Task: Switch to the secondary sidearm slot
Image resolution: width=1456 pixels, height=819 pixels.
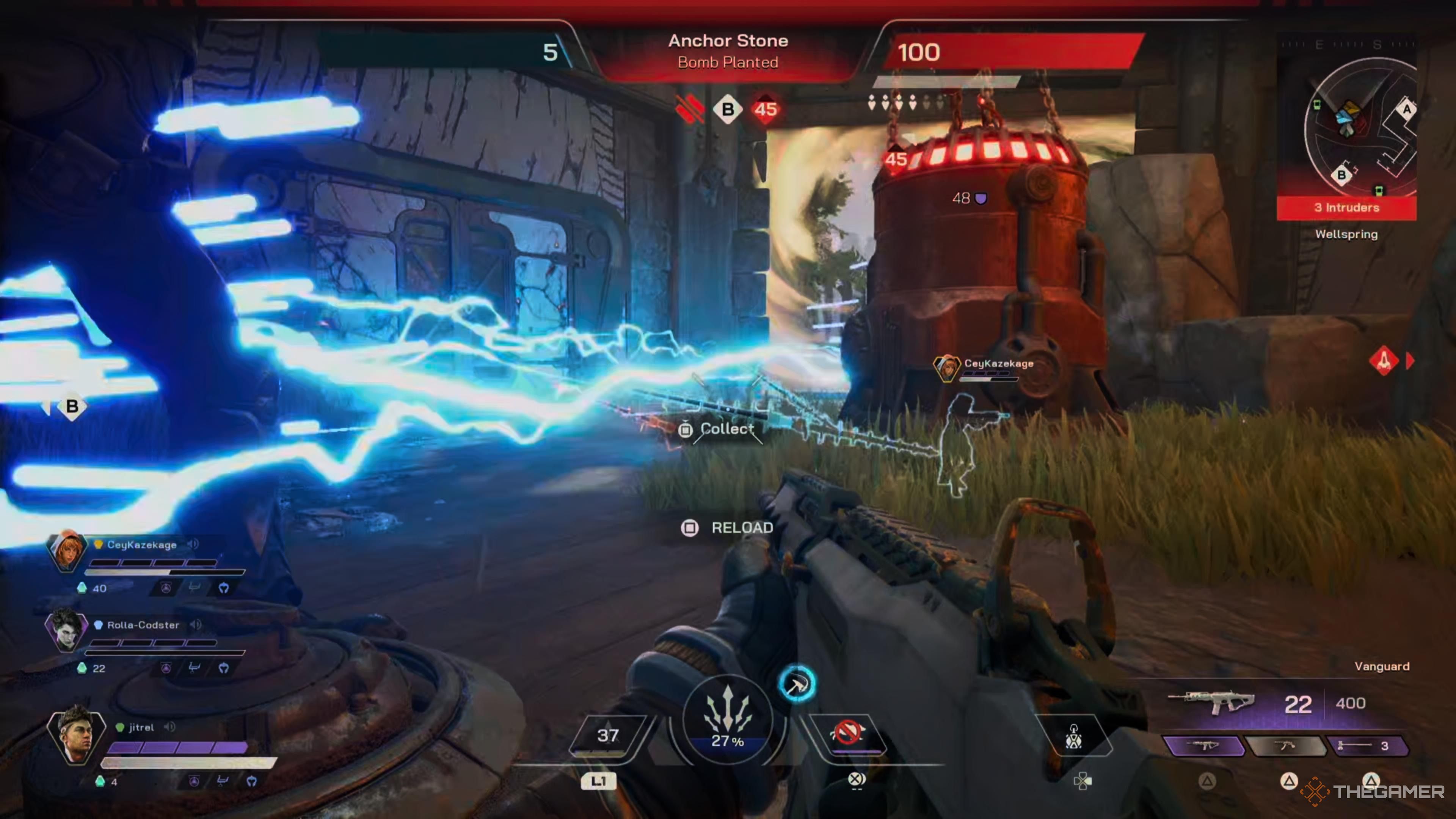Action: [x=1285, y=746]
